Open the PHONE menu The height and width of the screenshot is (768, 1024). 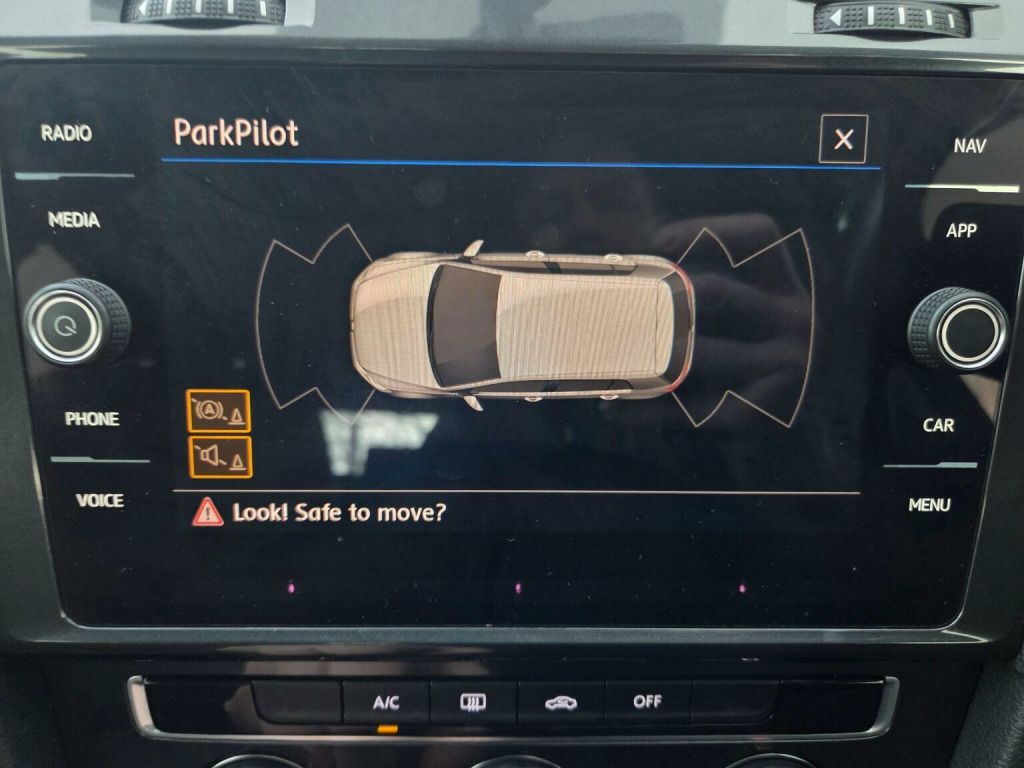point(92,419)
